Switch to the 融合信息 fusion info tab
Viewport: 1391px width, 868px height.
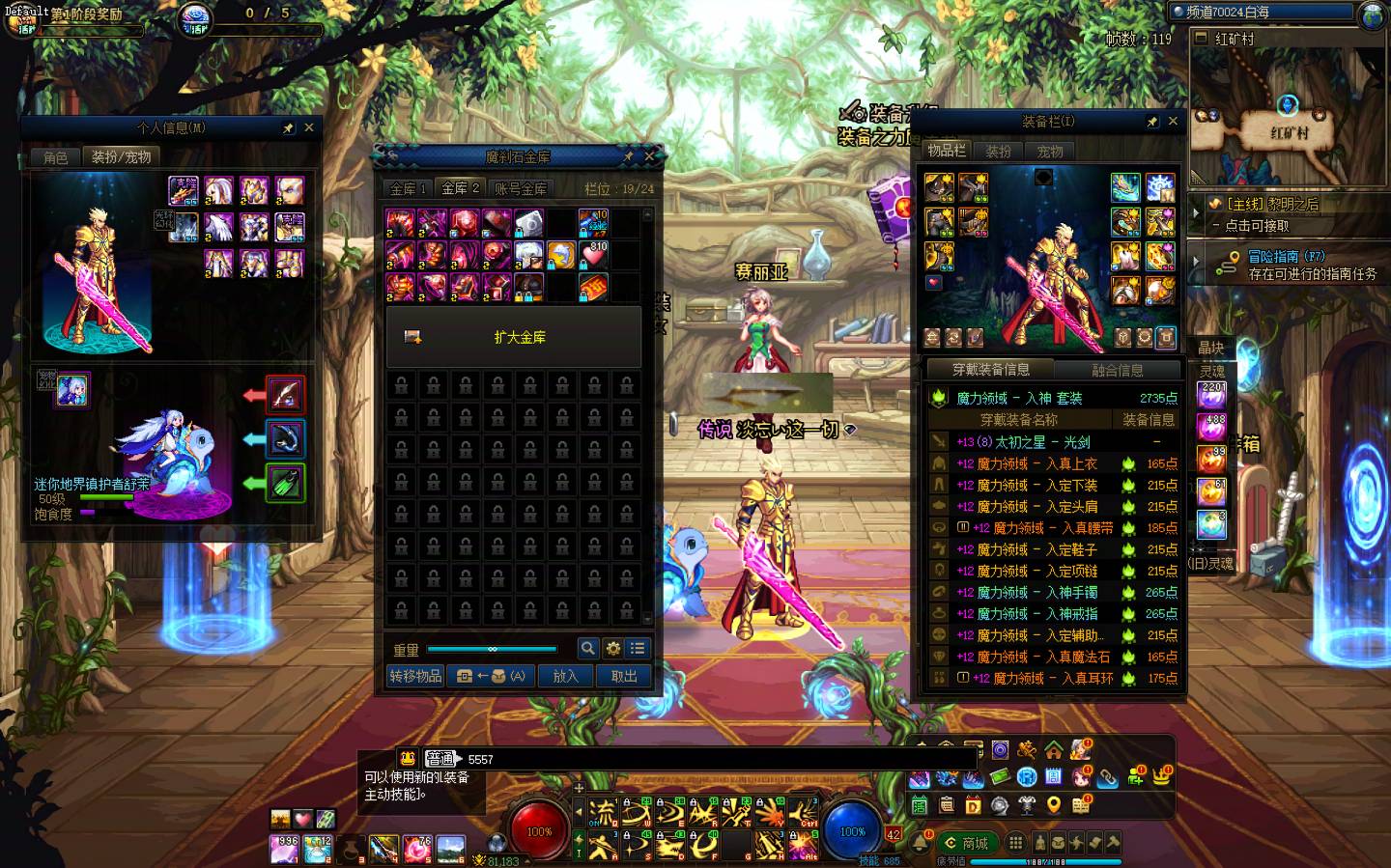click(x=1117, y=370)
